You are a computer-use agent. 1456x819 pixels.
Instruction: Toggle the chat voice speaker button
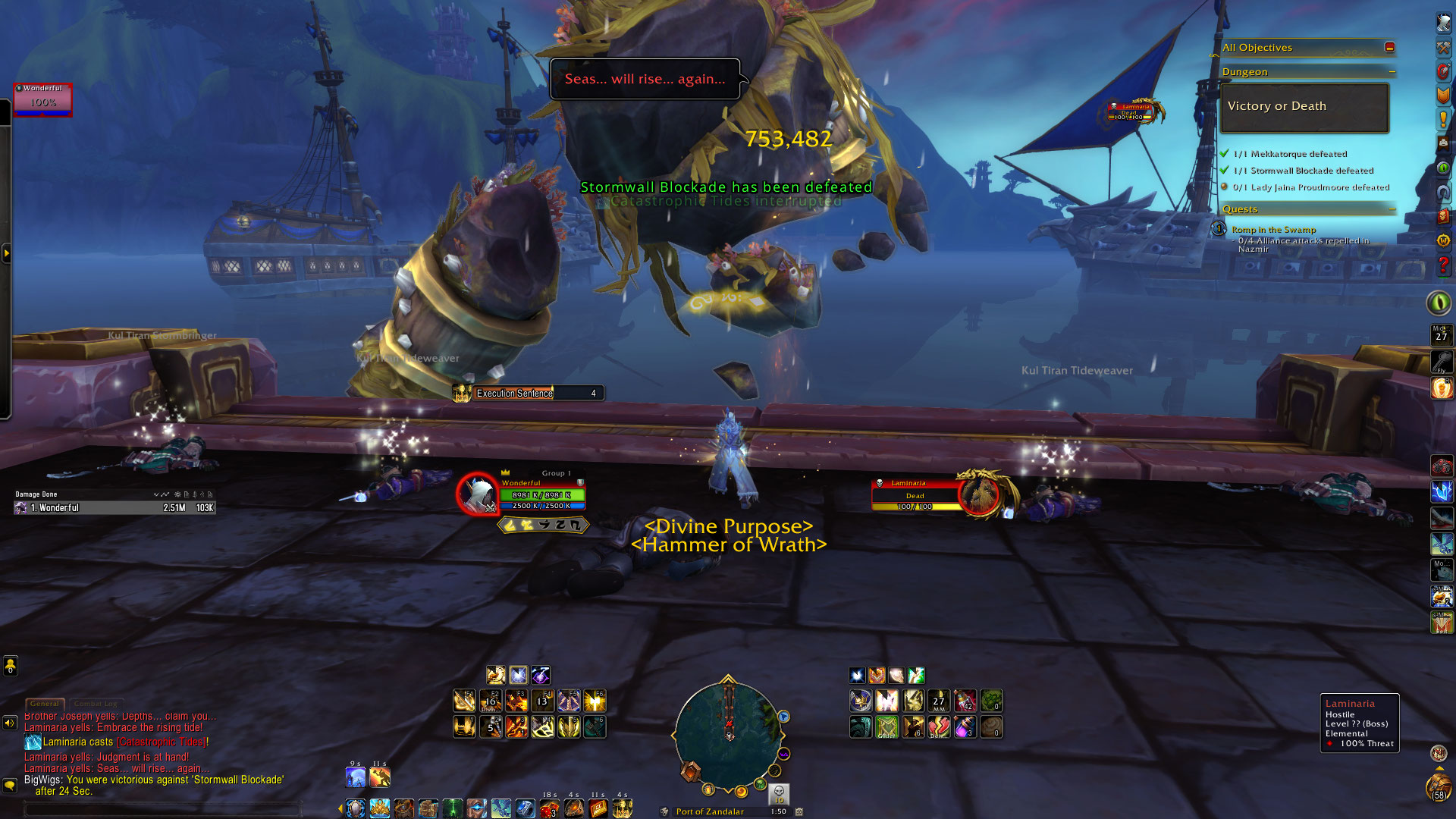[10, 723]
